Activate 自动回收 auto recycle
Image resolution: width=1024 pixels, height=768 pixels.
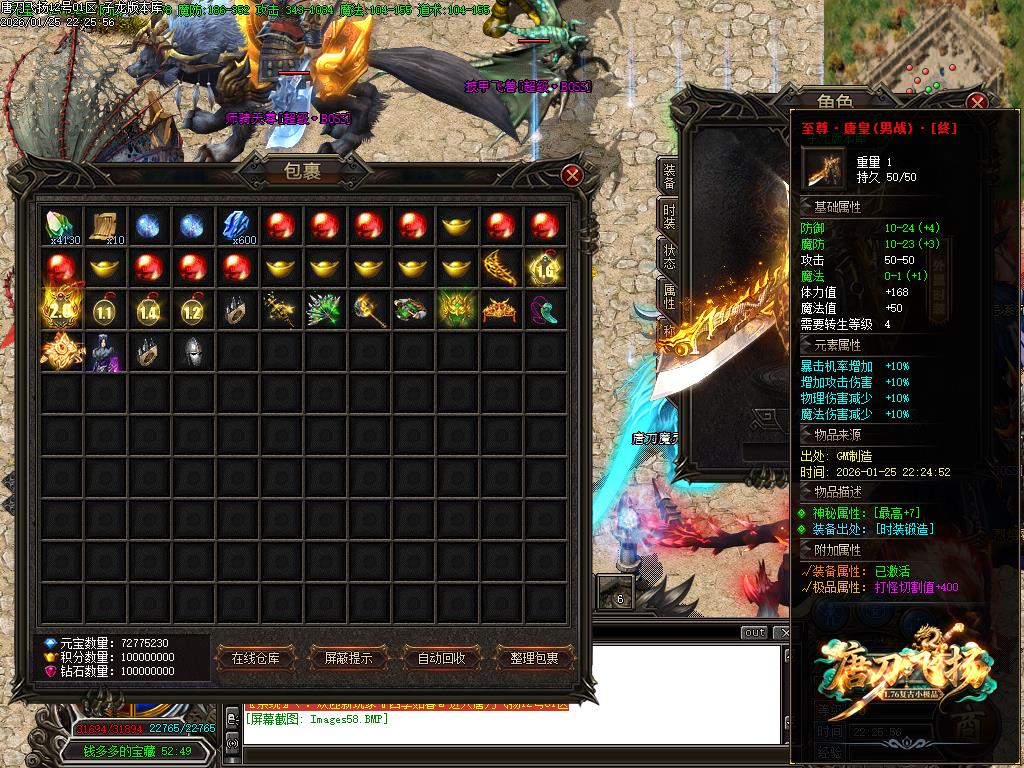pyautogui.click(x=441, y=658)
